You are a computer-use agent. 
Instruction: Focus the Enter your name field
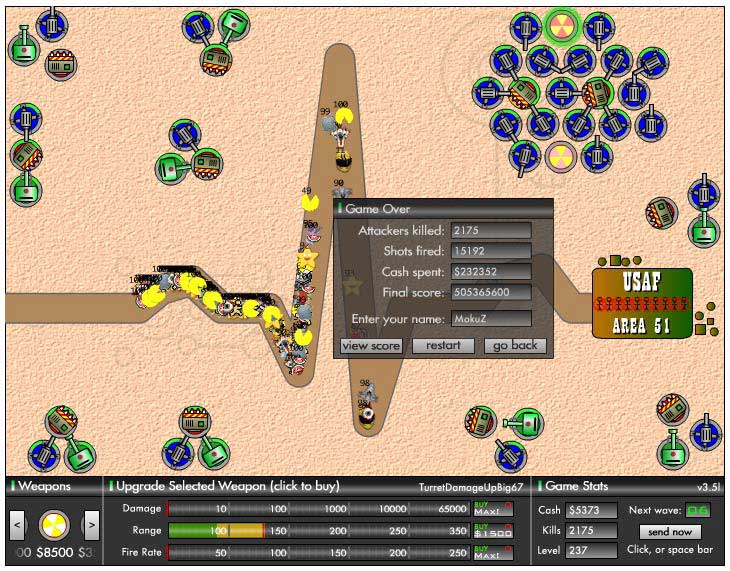click(491, 318)
